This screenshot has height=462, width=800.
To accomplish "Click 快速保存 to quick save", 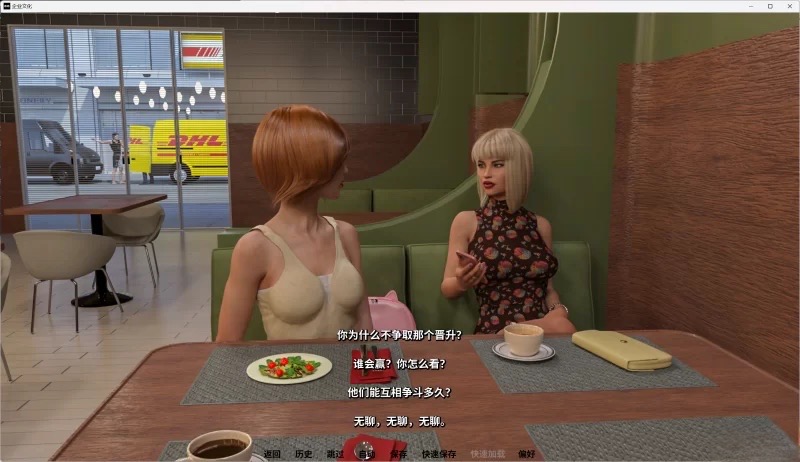I will (438, 454).
